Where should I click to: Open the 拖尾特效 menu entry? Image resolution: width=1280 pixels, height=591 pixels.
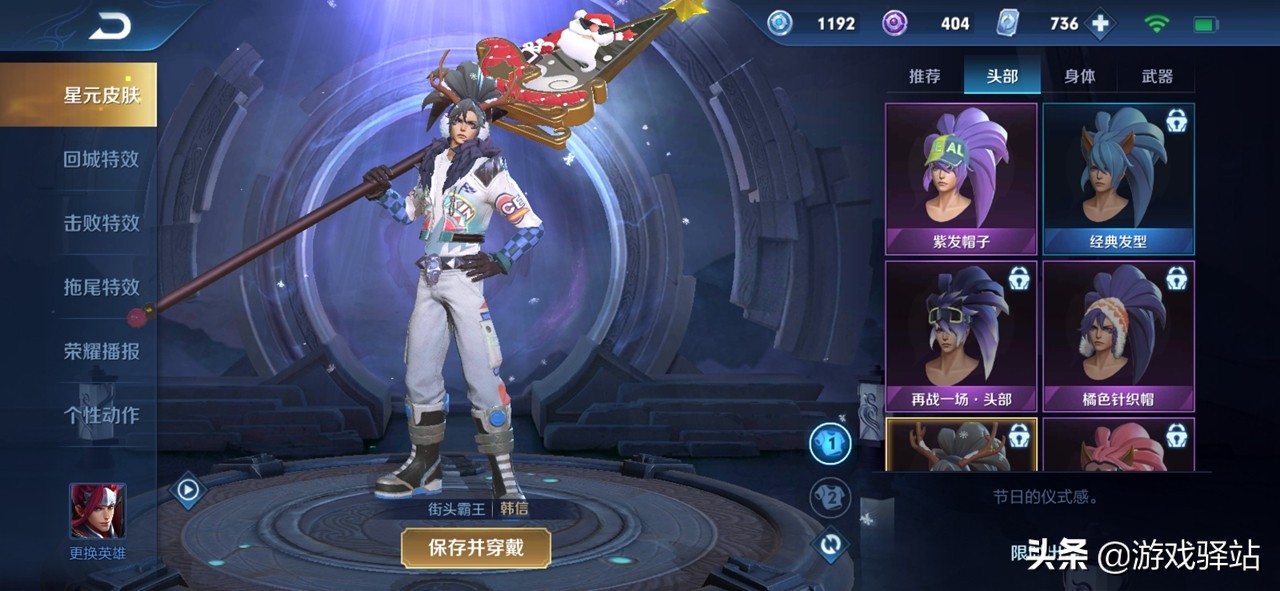tap(101, 287)
